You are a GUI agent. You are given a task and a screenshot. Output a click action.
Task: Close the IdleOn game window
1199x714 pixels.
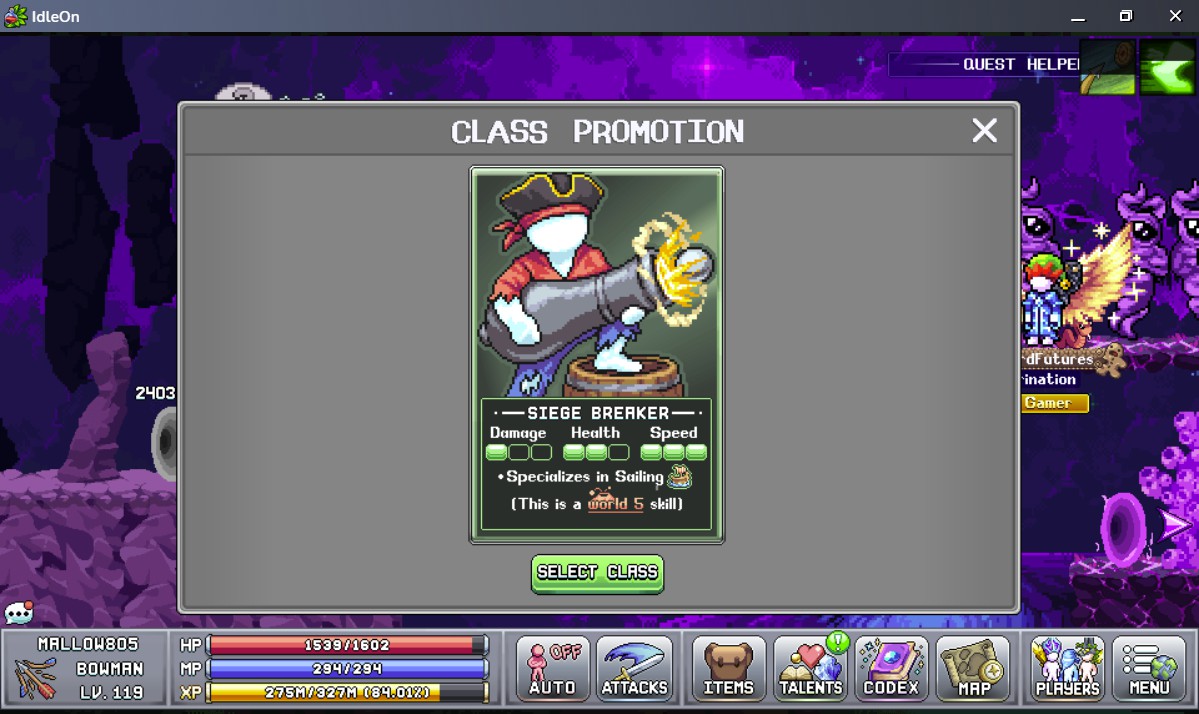(x=1175, y=17)
